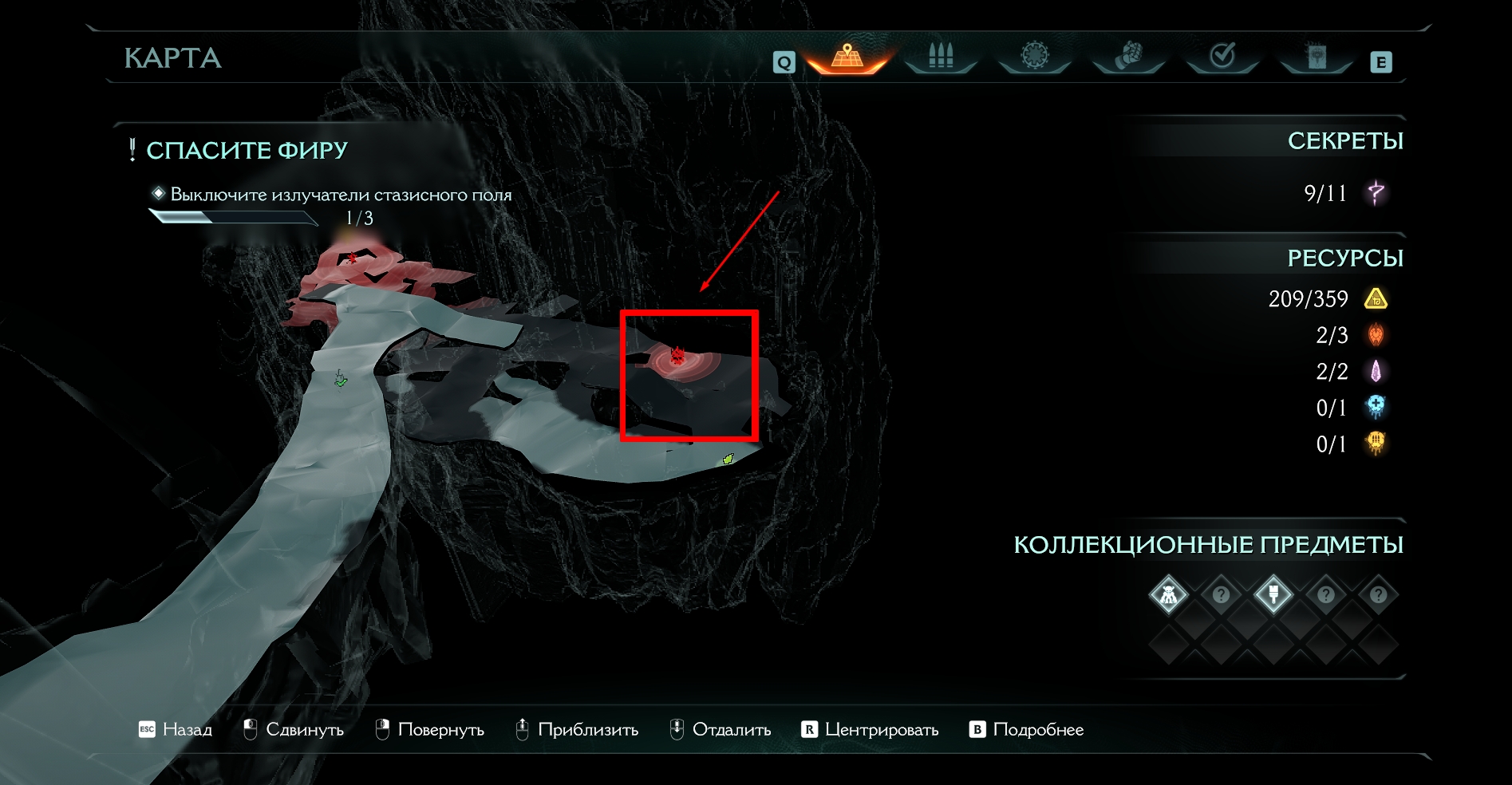Select the active map tab
The width and height of the screenshot is (1512, 785).
[847, 57]
